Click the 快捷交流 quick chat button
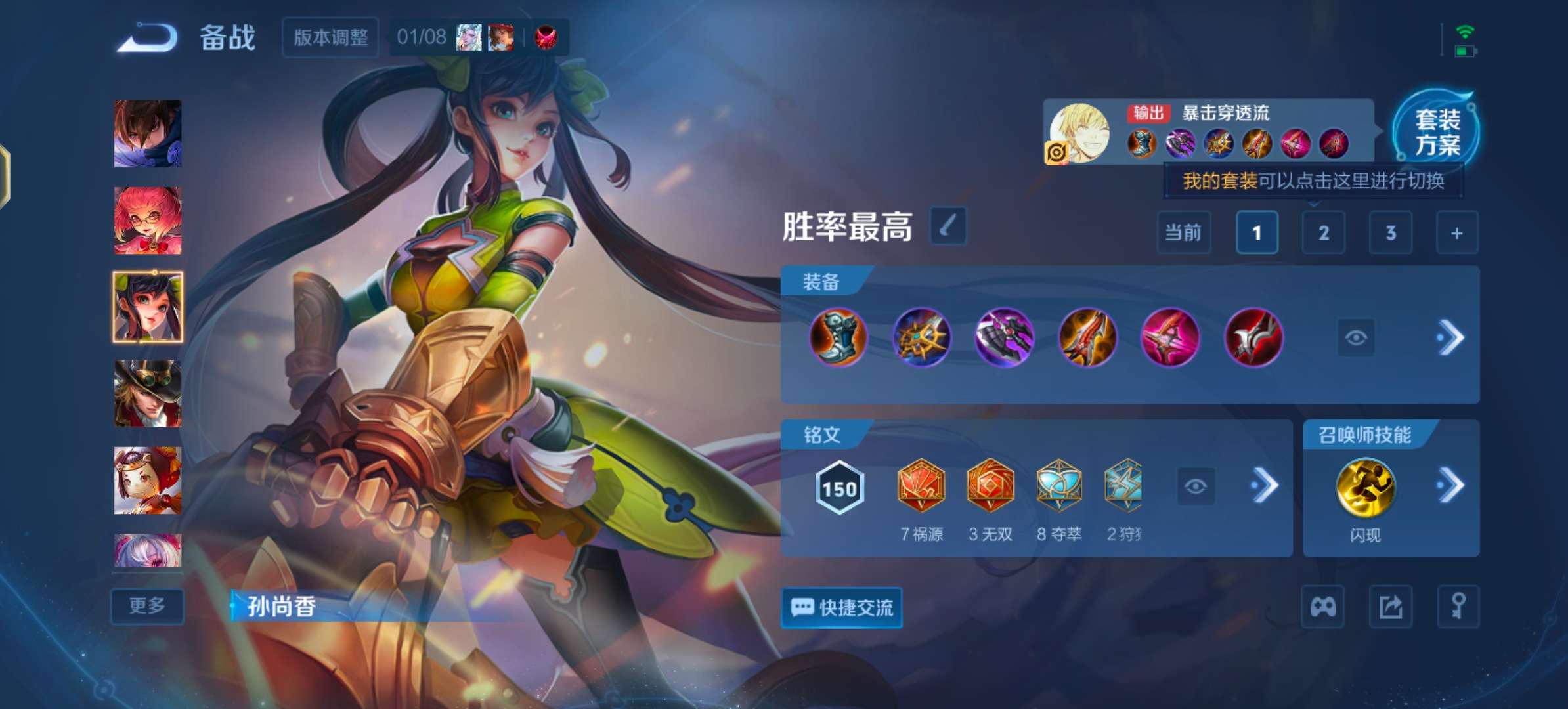 coord(841,608)
